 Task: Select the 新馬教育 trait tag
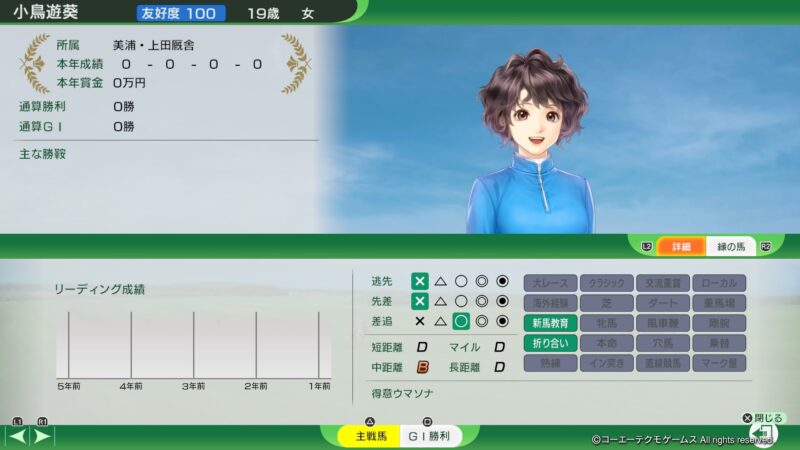[550, 323]
